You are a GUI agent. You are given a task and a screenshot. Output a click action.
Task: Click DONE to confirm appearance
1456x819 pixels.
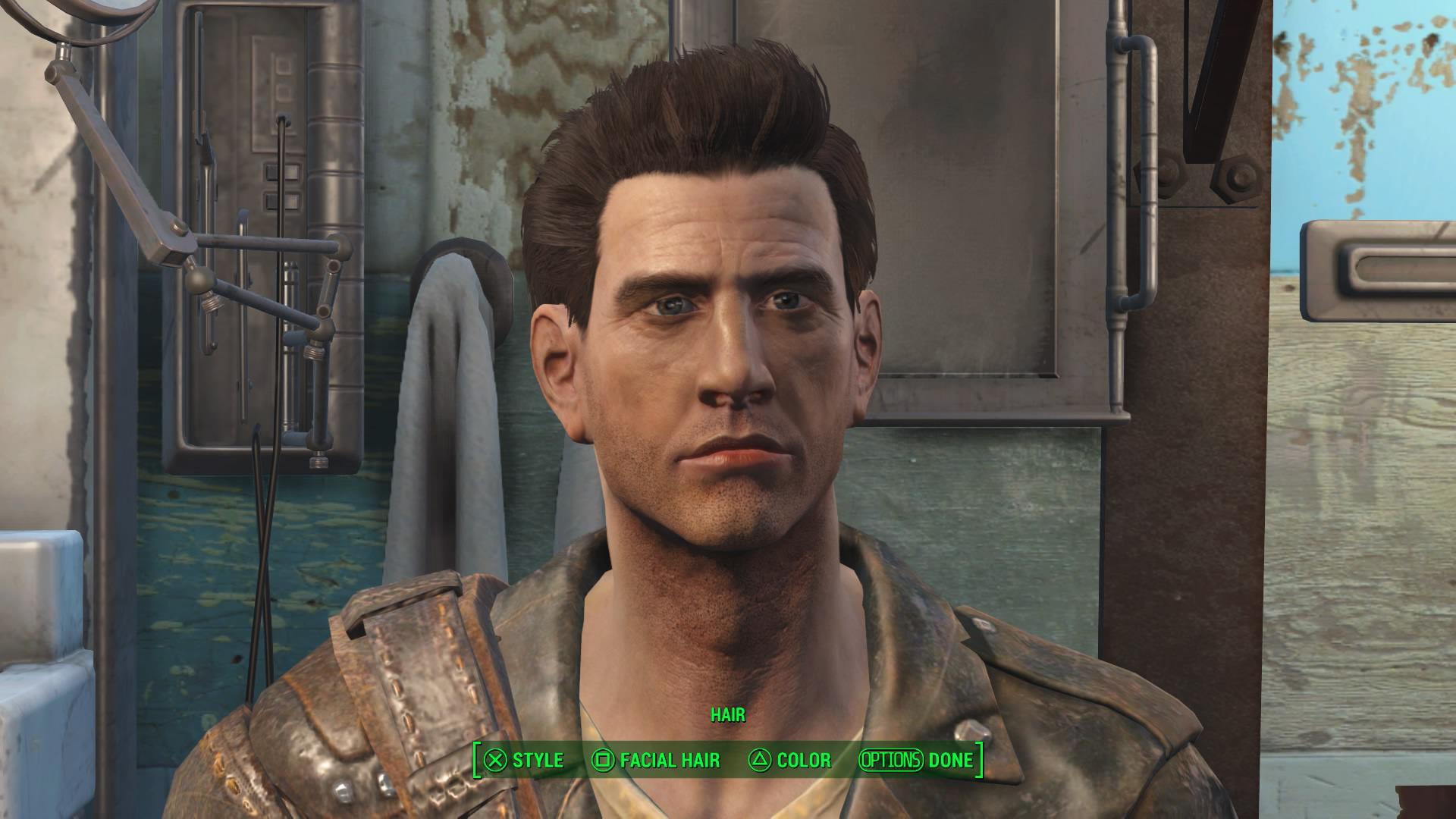[x=949, y=761]
